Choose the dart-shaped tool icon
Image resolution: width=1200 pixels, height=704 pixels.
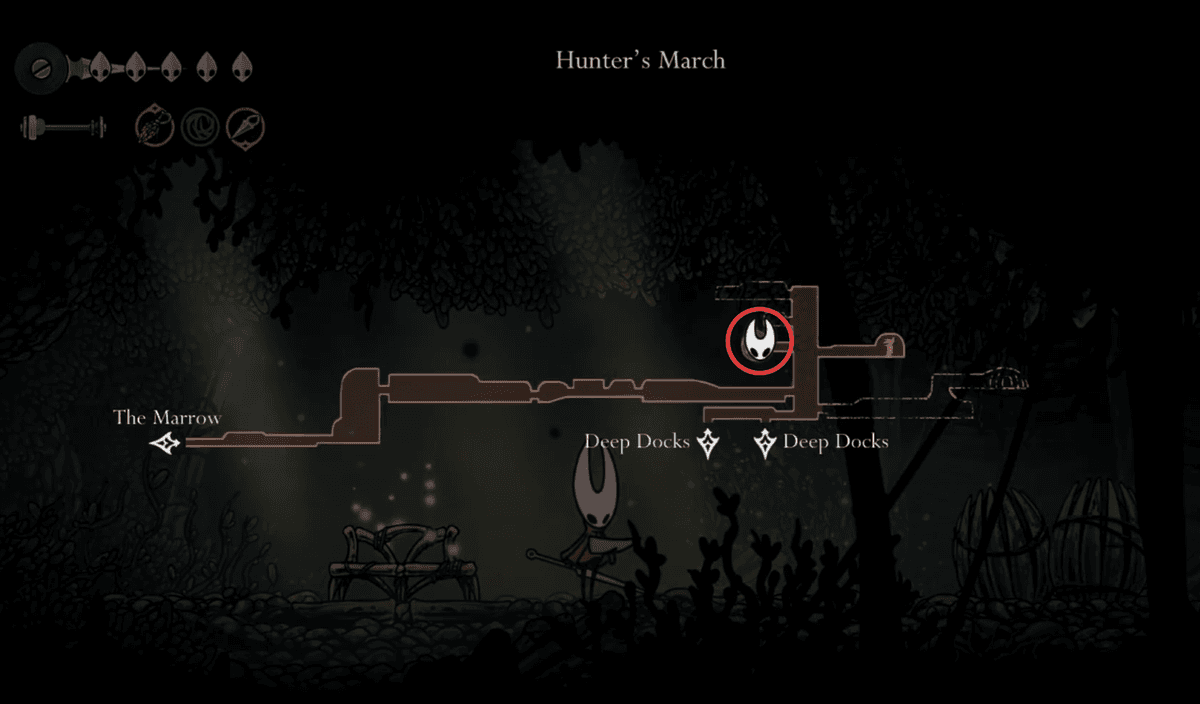click(245, 127)
